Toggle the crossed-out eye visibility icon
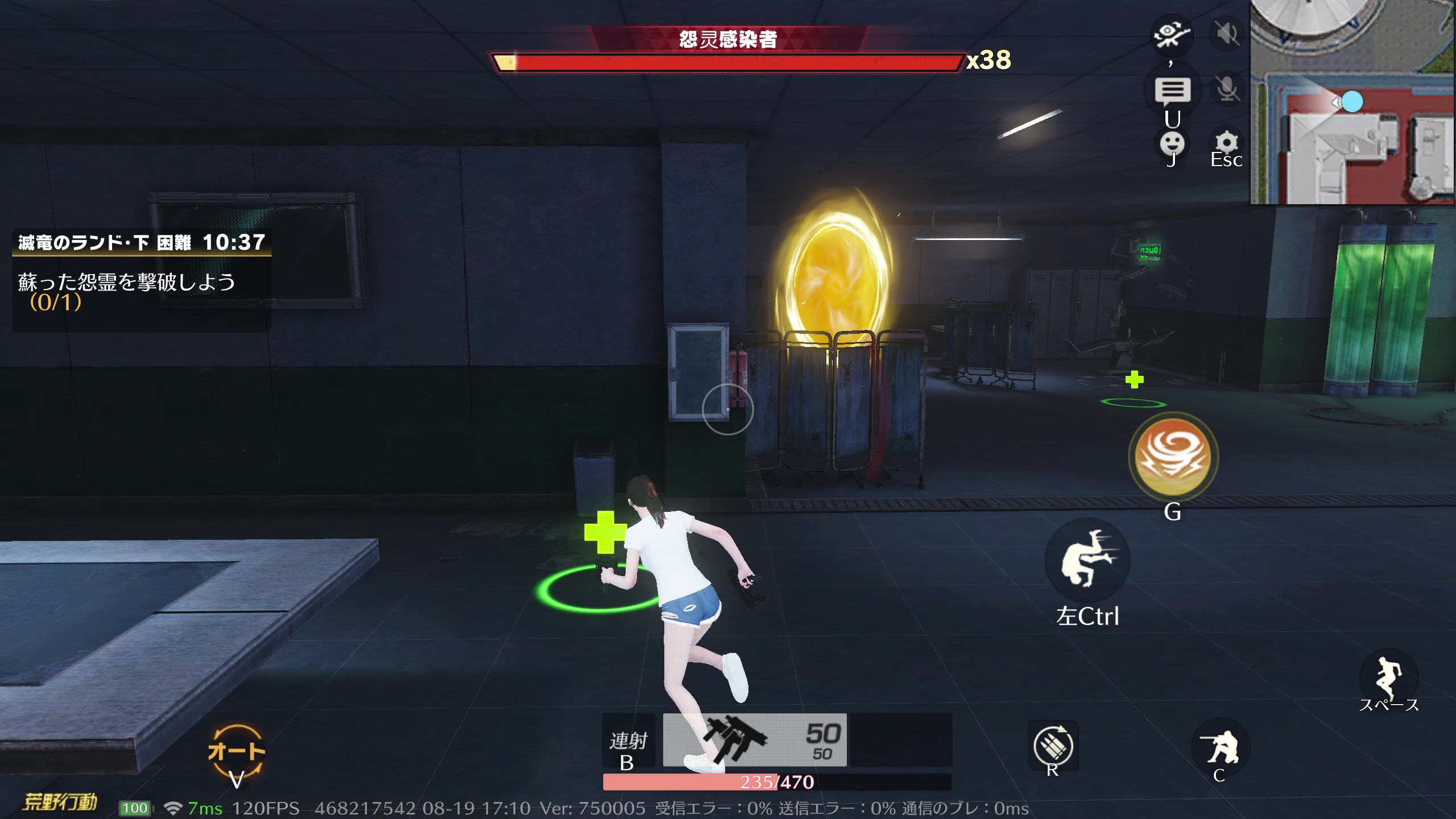This screenshot has width=1456, height=819. point(1170,34)
